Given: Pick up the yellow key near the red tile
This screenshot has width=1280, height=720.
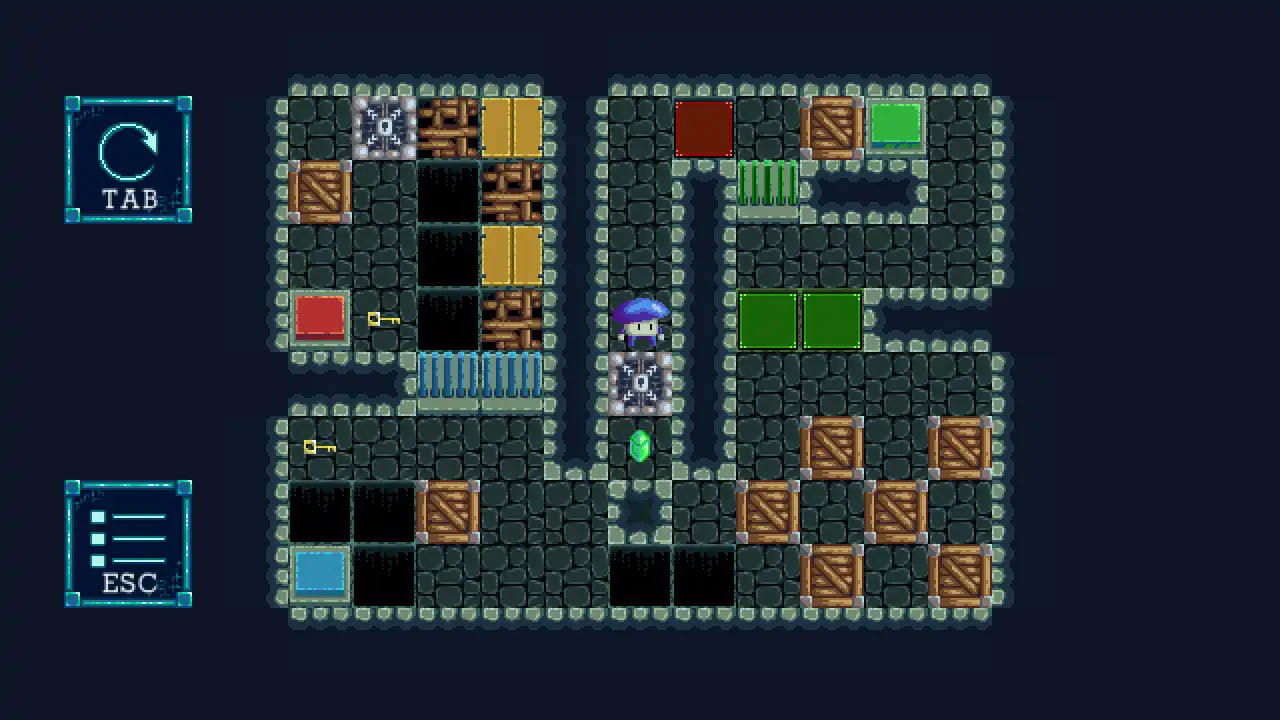Looking at the screenshot, I should (x=383, y=318).
